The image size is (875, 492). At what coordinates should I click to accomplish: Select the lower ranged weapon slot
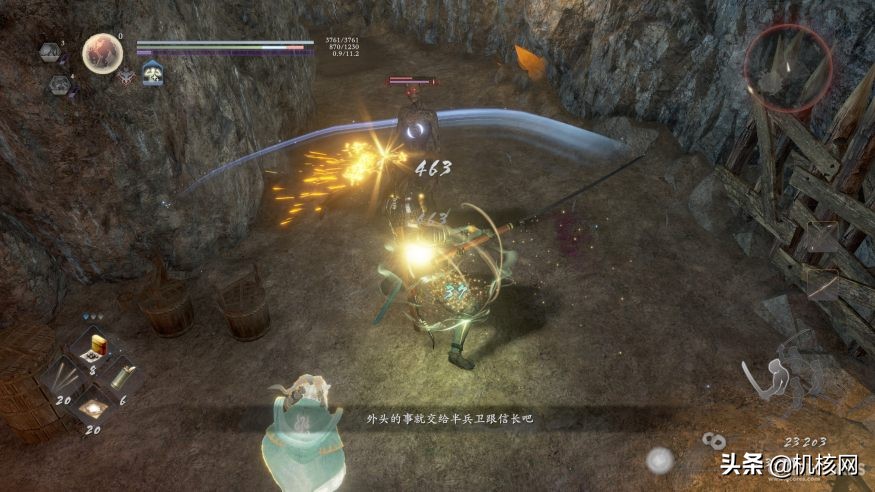coord(822,285)
